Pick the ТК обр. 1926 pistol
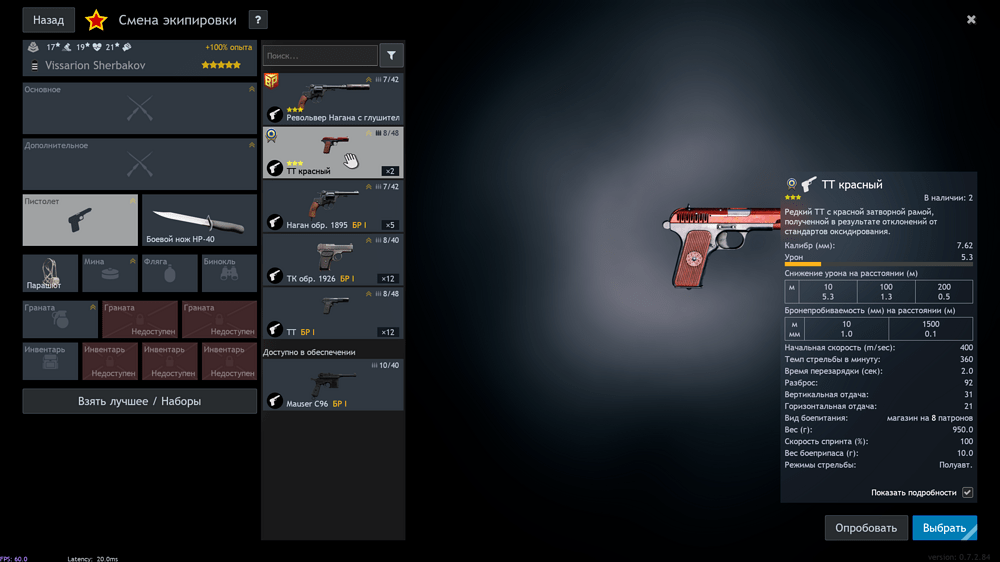The width and height of the screenshot is (1000, 562). point(333,260)
